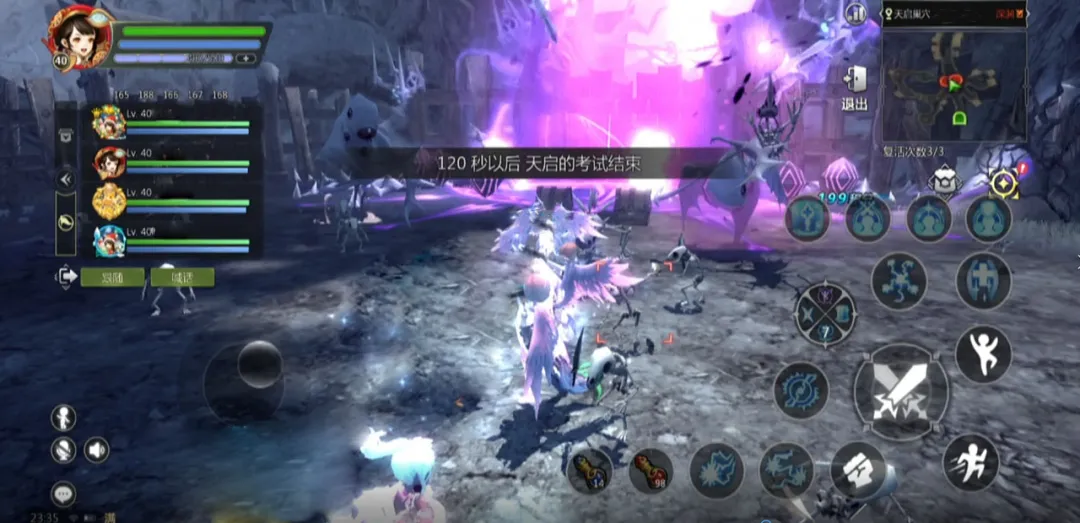Screen dimensions: 1080x523
Task: Open the grey helmet icon below minimap
Action: point(946,181)
